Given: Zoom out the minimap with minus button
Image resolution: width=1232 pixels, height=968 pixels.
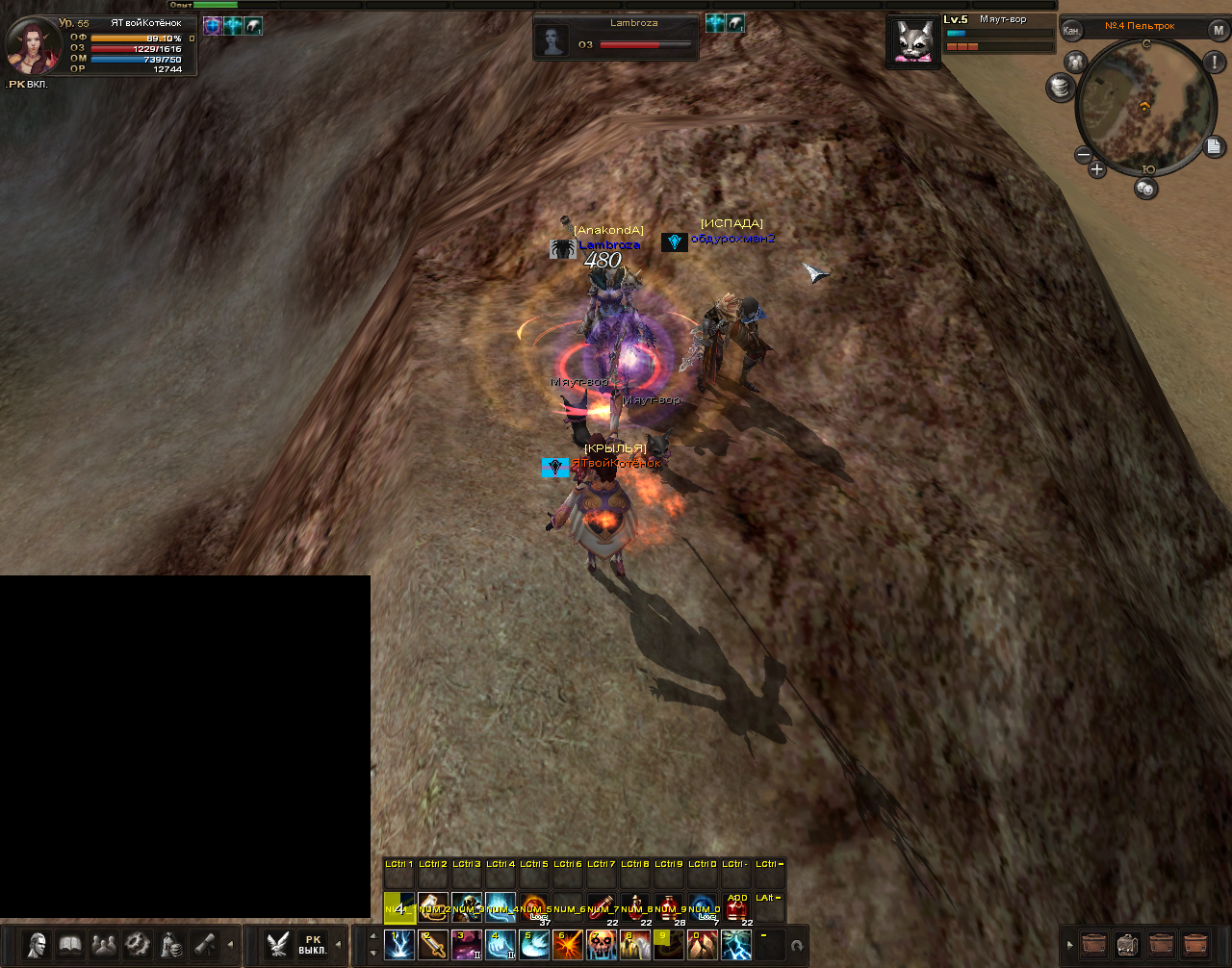Looking at the screenshot, I should tap(1083, 154).
